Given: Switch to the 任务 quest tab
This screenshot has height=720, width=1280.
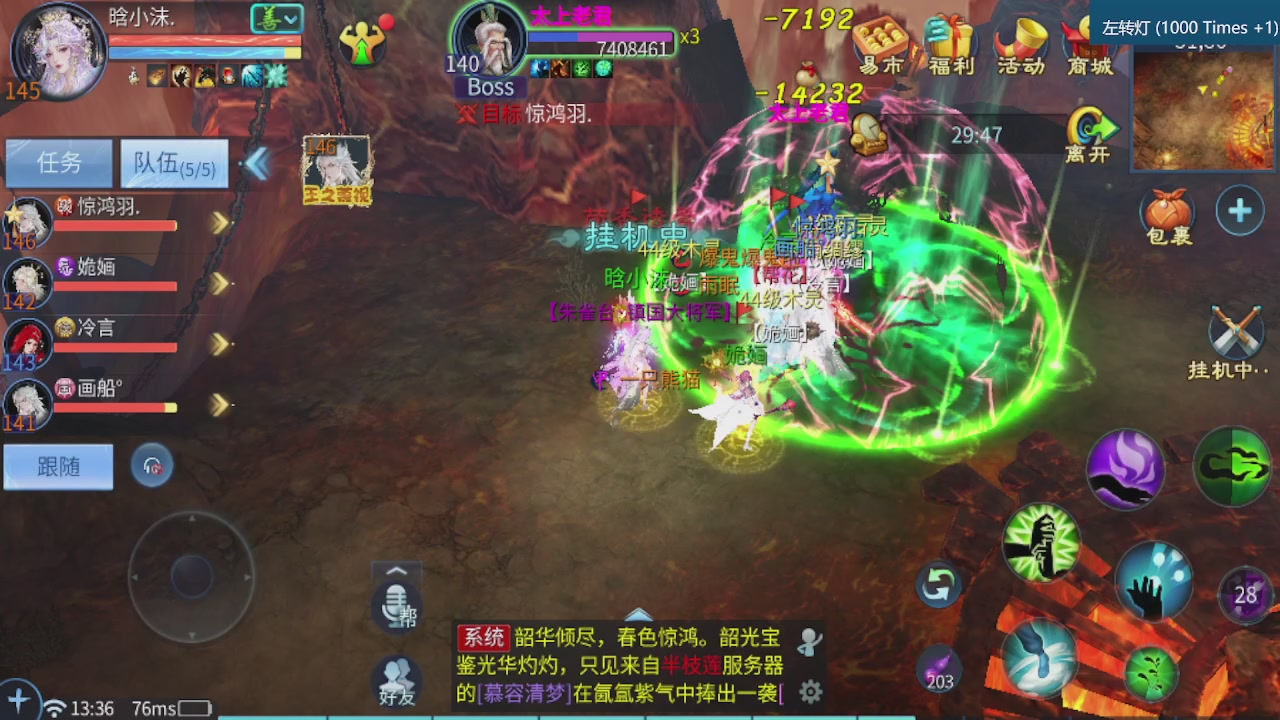Looking at the screenshot, I should 58,163.
